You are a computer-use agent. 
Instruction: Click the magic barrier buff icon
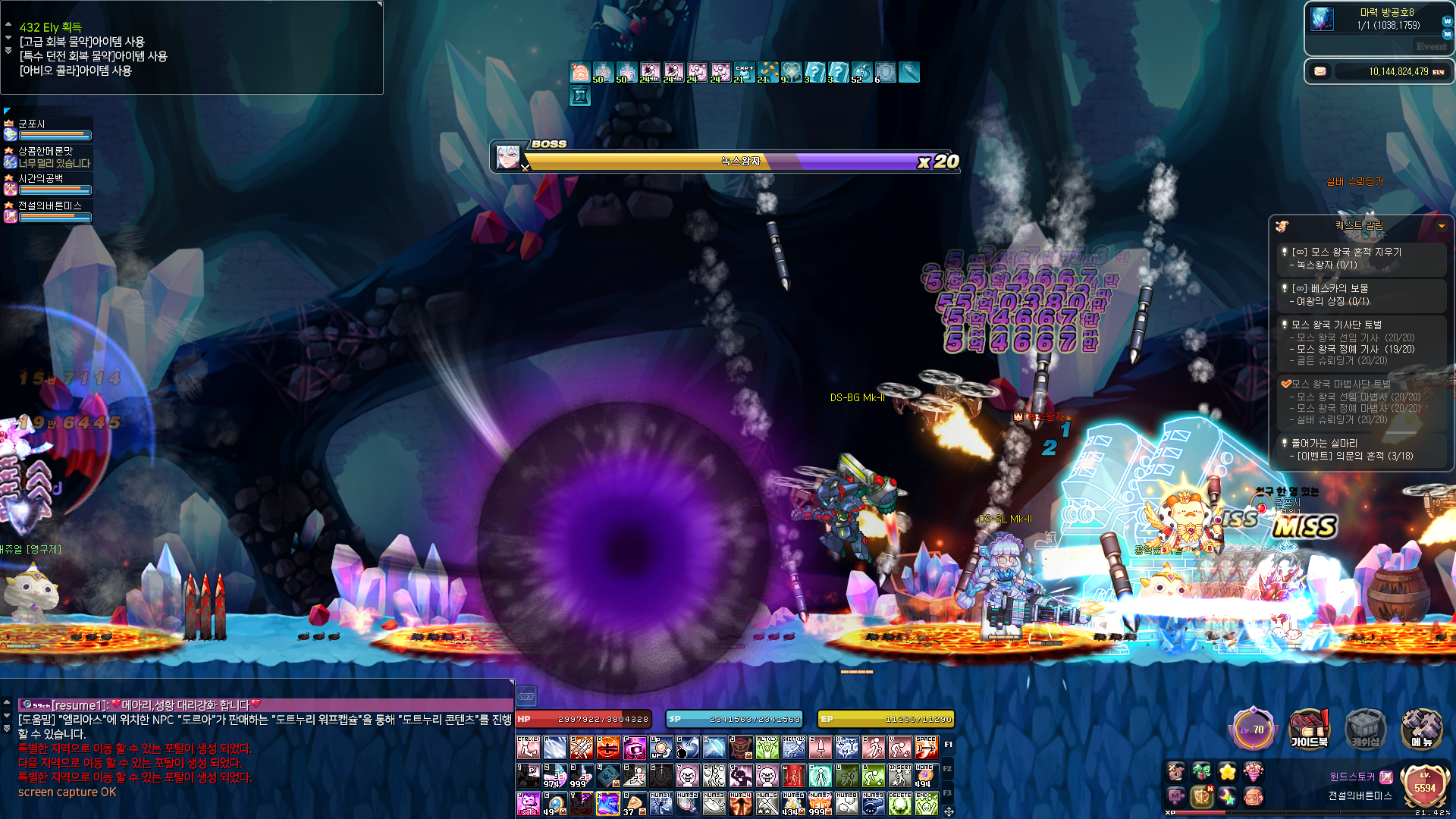coord(885,72)
